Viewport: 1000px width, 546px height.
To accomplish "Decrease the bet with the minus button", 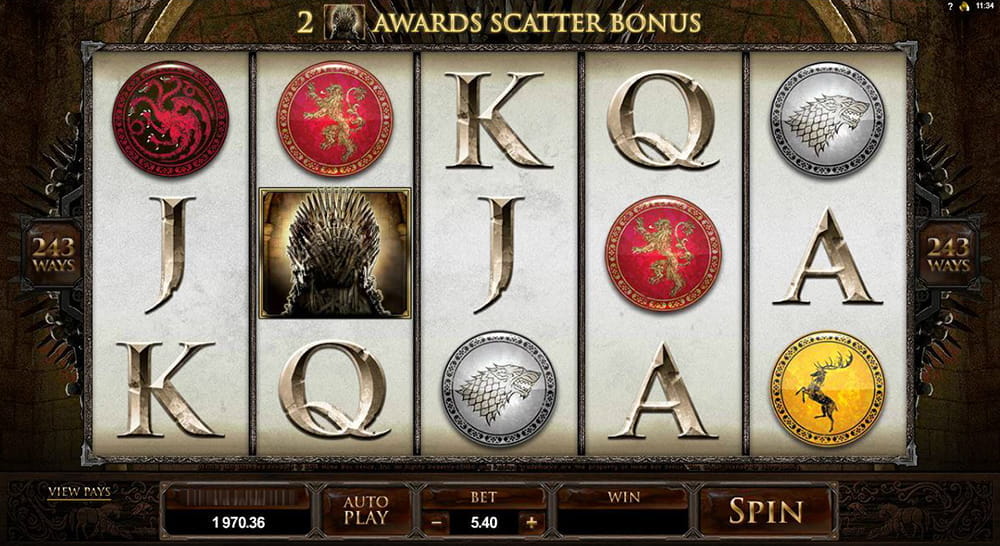I will [433, 521].
